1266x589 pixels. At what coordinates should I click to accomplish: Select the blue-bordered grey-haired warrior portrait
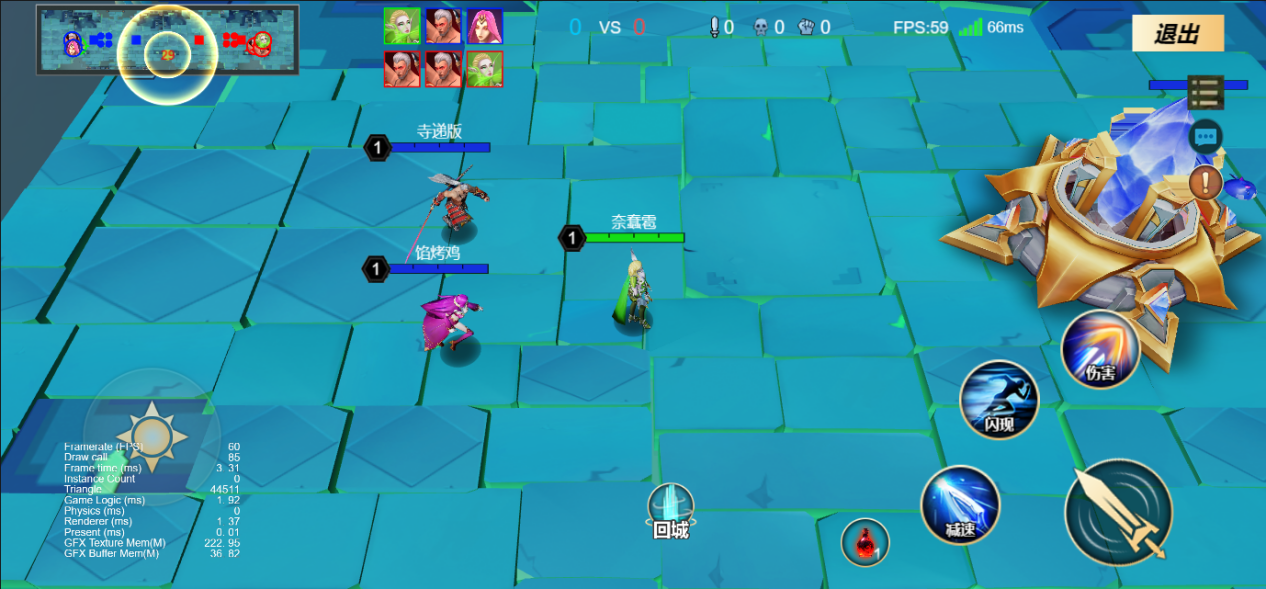coord(443,26)
